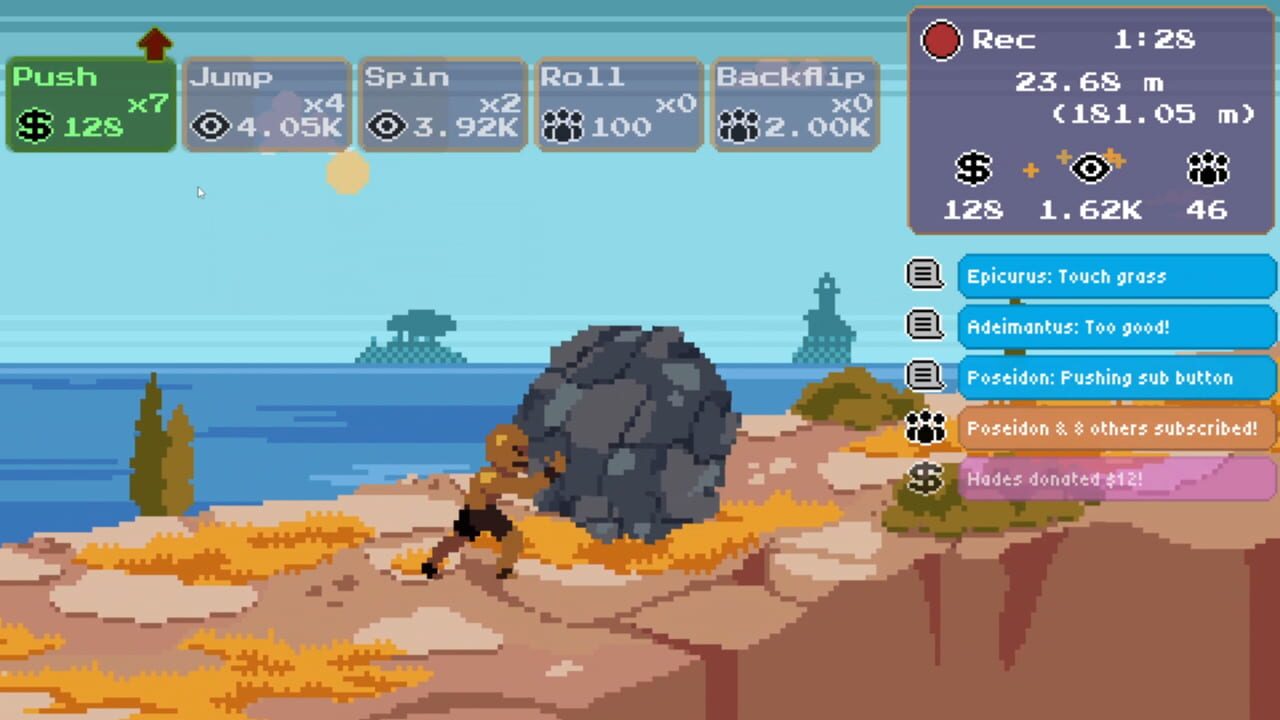Click the green upgrade arrow above Push
This screenshot has height=720, width=1280.
[x=155, y=42]
